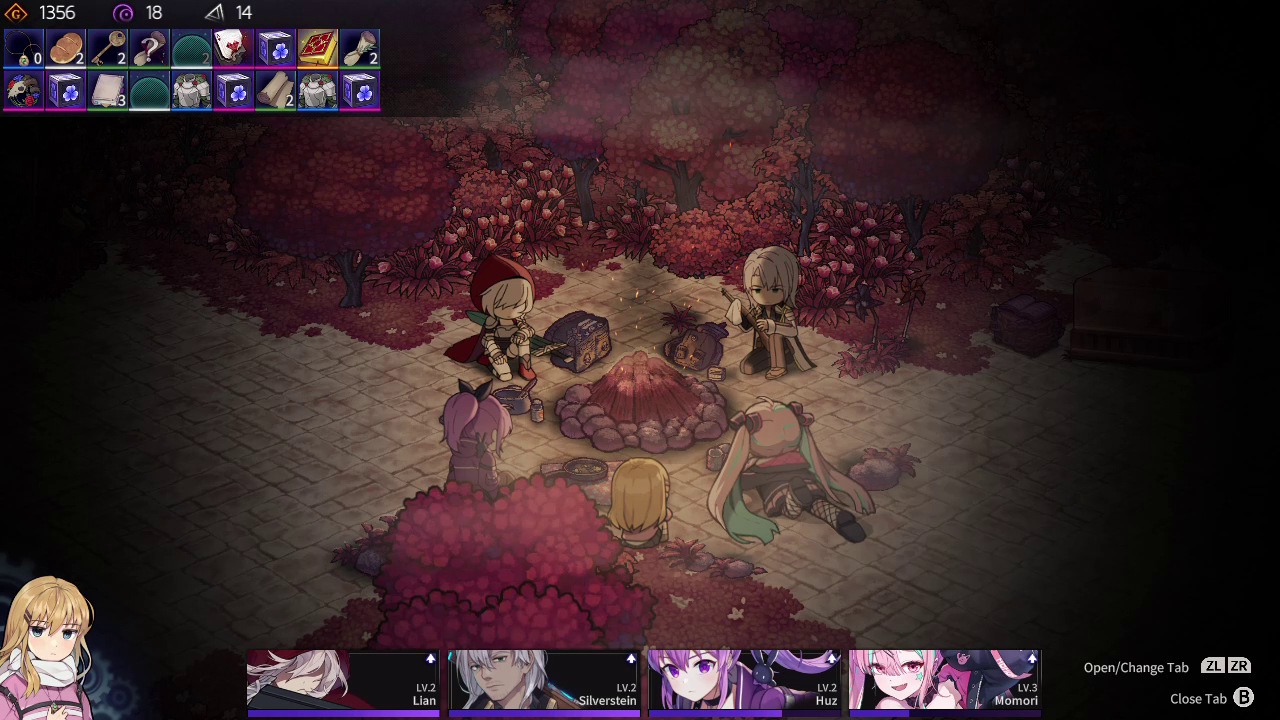The image size is (1280, 720).
Task: Choose the skull with roses item
Action: pos(24,90)
